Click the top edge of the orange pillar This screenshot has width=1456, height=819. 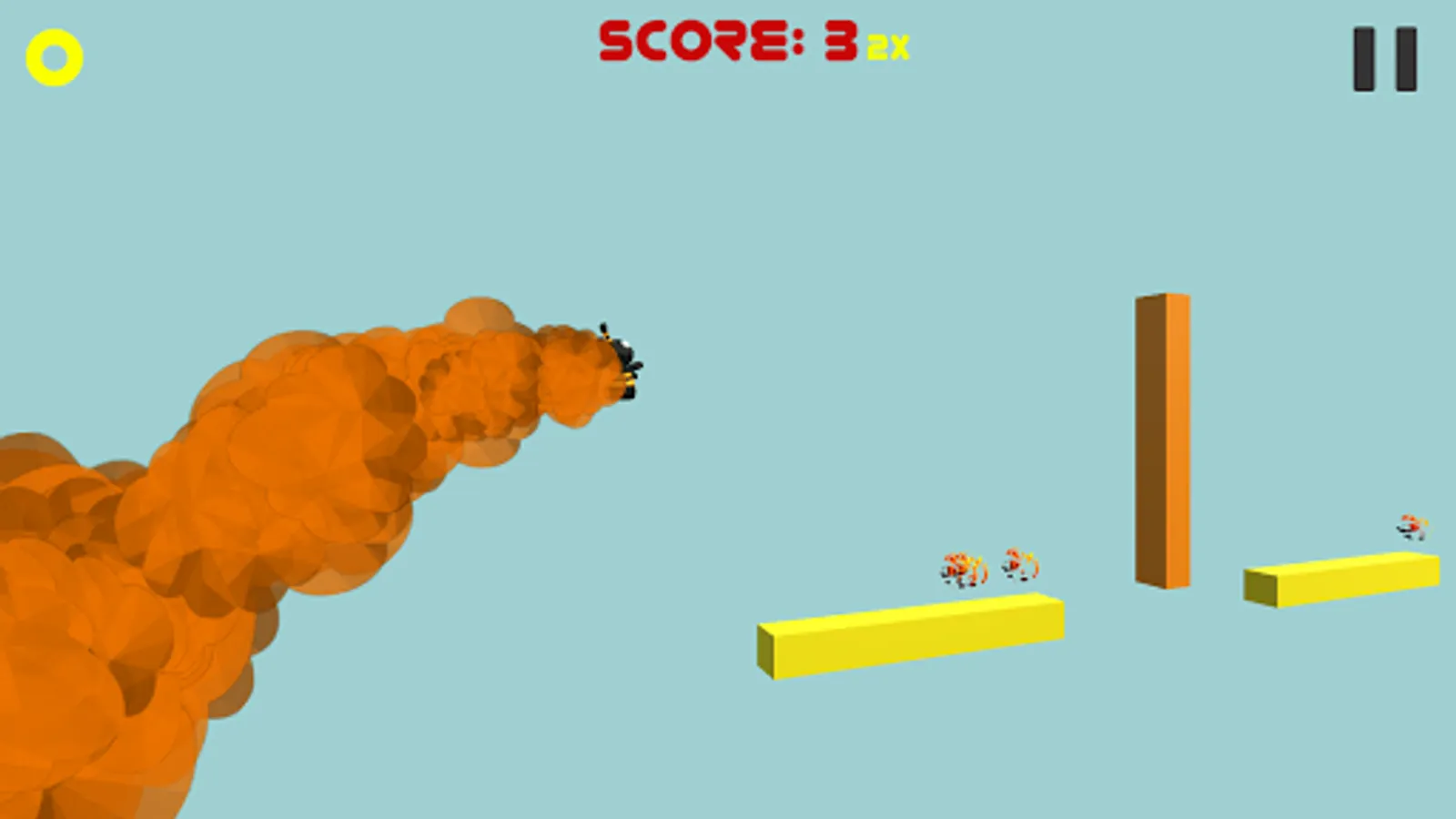[x=1162, y=300]
